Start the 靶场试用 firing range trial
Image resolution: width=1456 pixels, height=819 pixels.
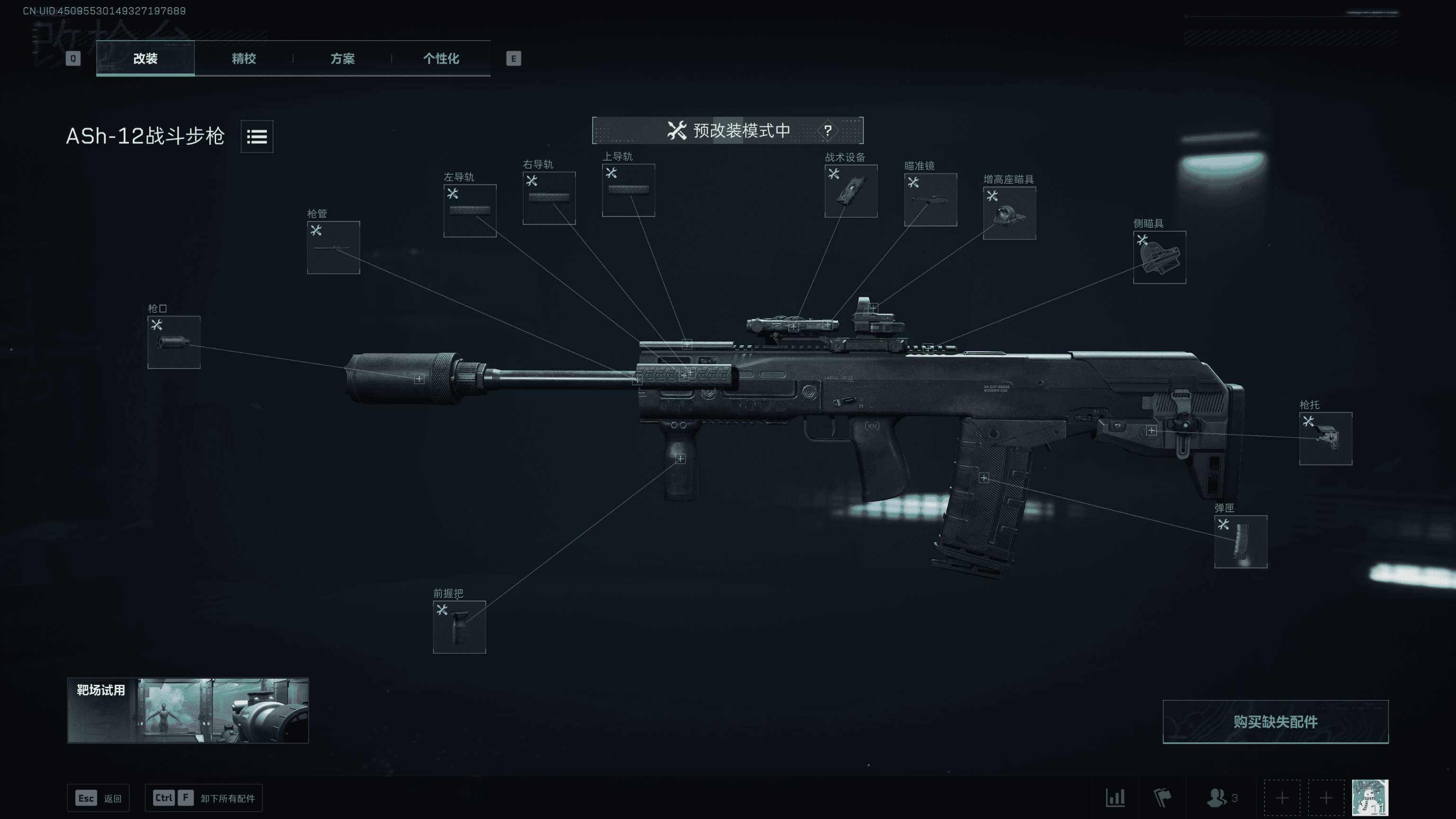(188, 710)
